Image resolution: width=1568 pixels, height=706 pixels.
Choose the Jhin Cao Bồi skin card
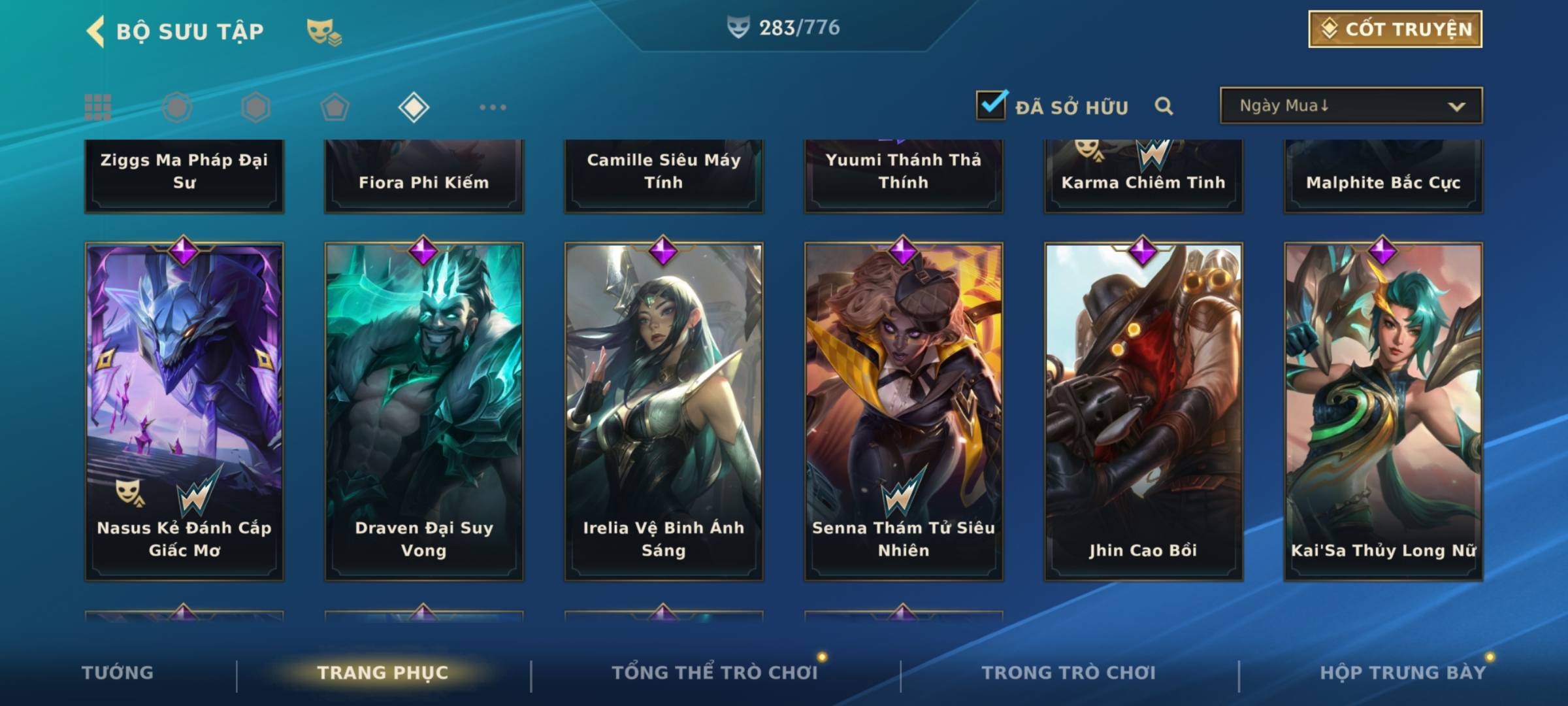point(1143,412)
